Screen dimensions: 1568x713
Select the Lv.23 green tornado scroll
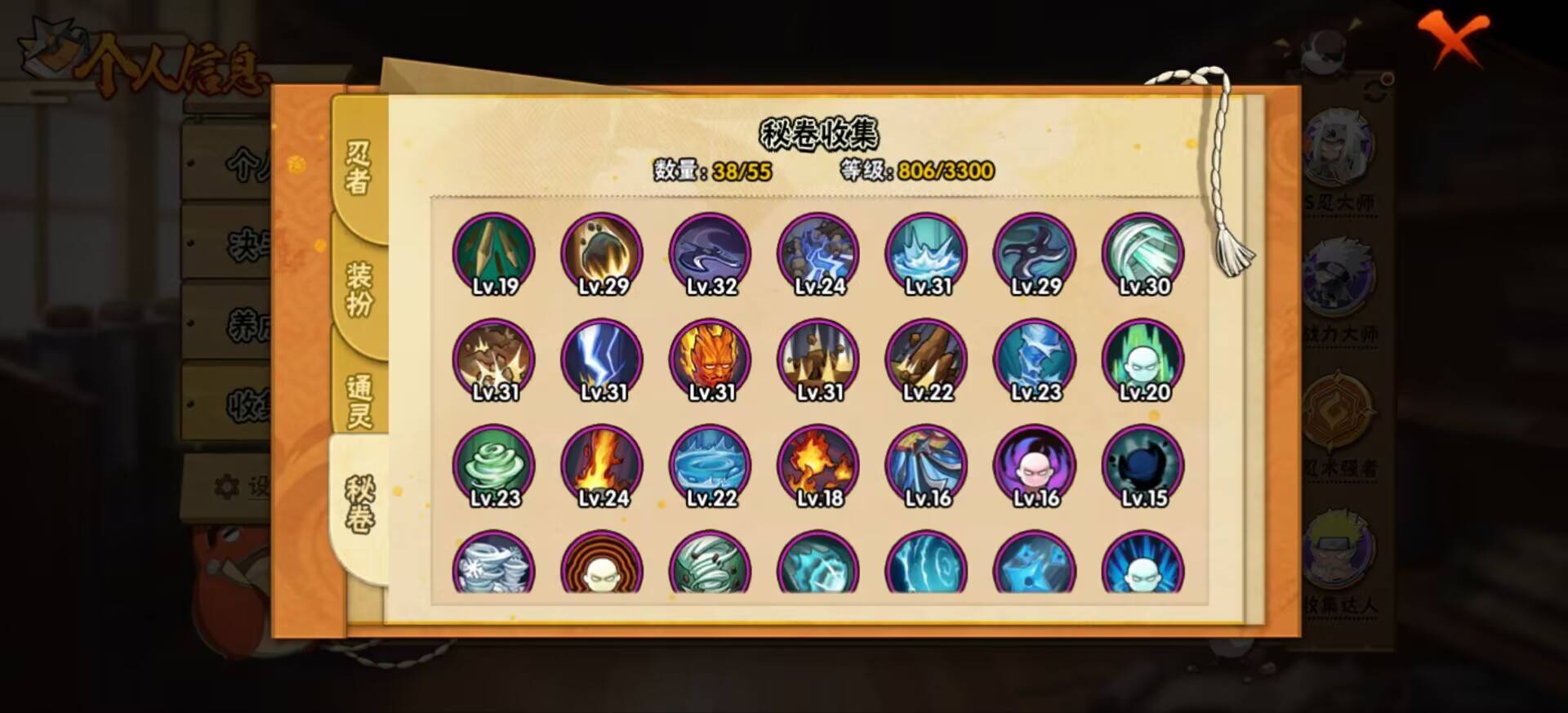tap(493, 466)
